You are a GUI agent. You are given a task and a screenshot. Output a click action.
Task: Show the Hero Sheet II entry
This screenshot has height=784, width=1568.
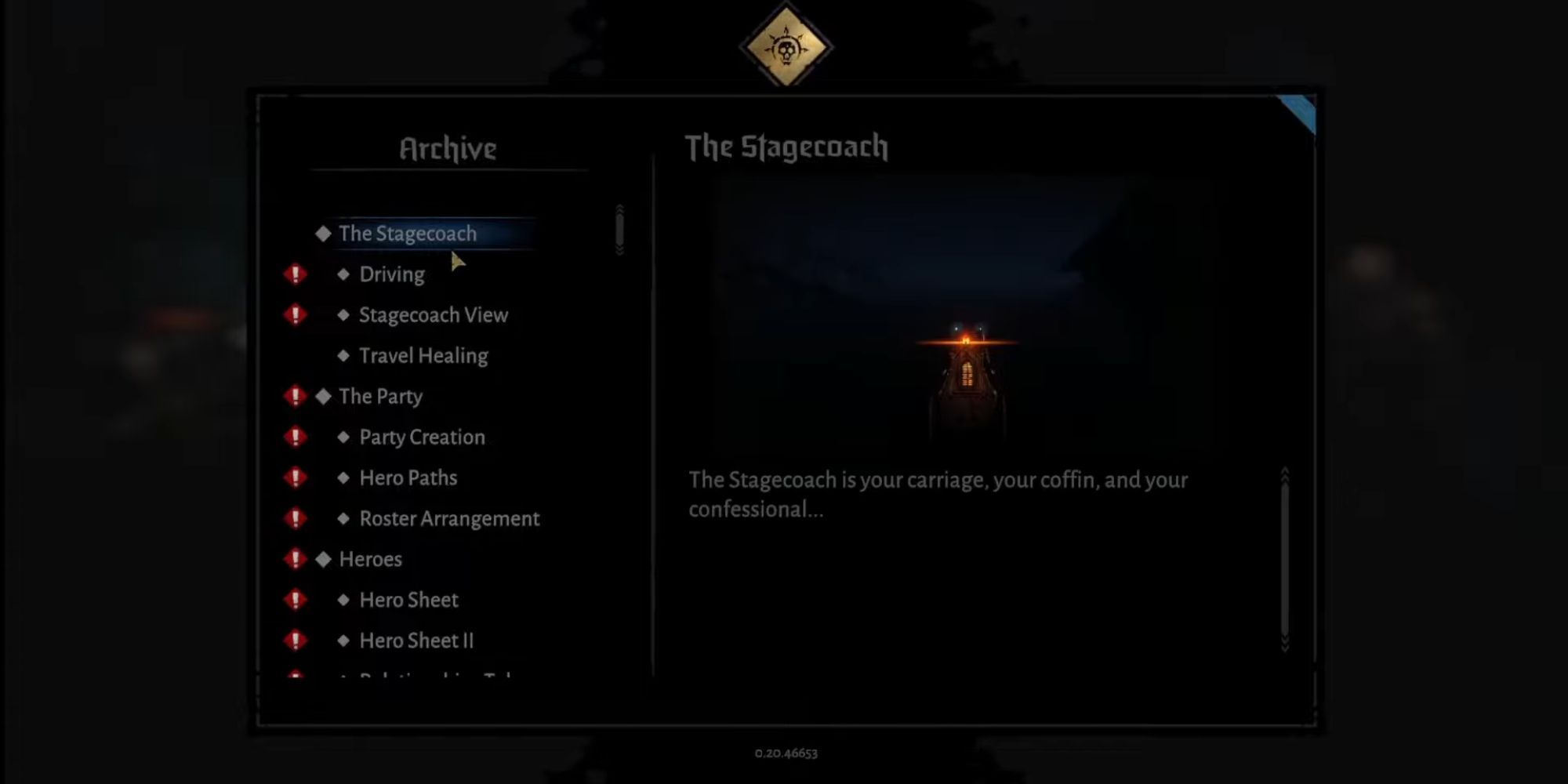416,641
